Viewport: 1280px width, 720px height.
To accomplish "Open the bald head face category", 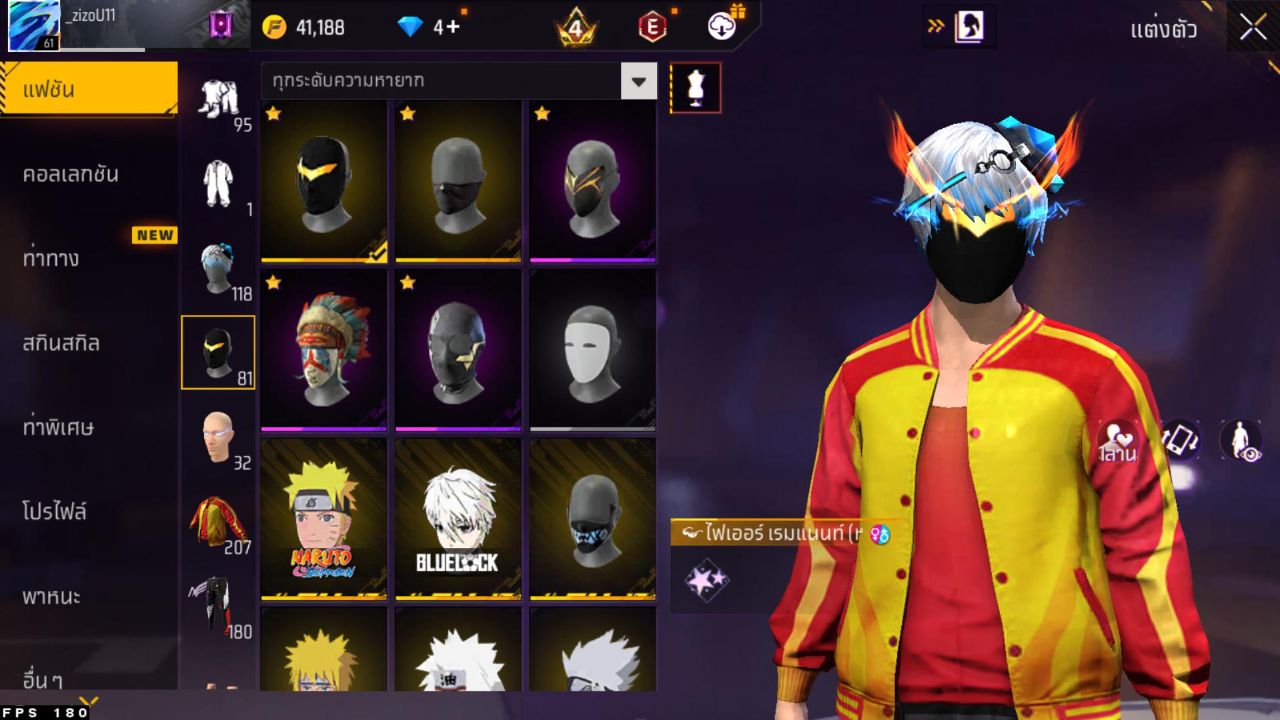I will [x=218, y=438].
